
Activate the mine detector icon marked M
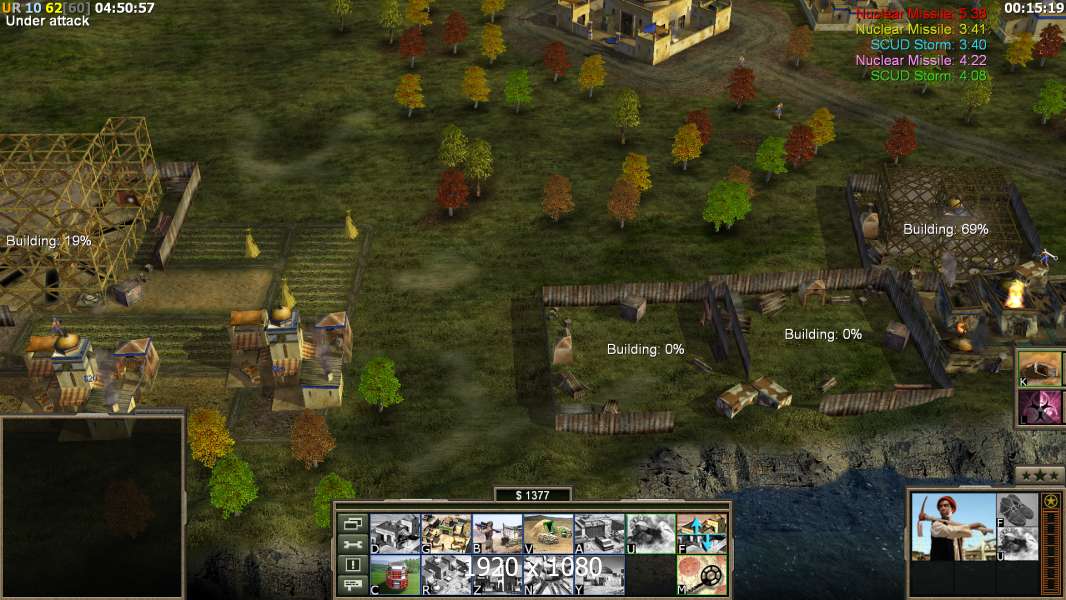click(x=702, y=575)
